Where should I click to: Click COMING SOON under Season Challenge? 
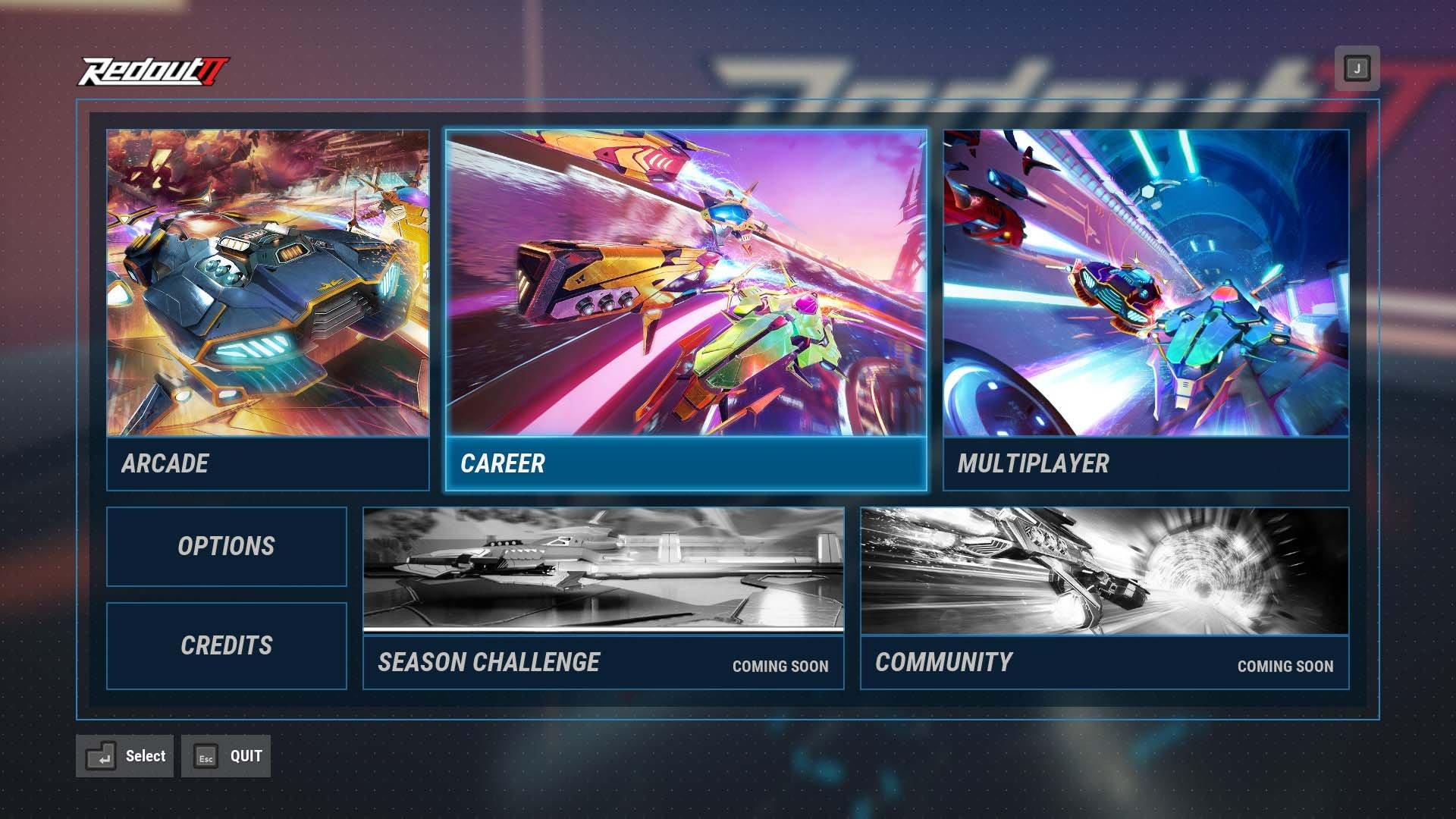click(x=780, y=666)
